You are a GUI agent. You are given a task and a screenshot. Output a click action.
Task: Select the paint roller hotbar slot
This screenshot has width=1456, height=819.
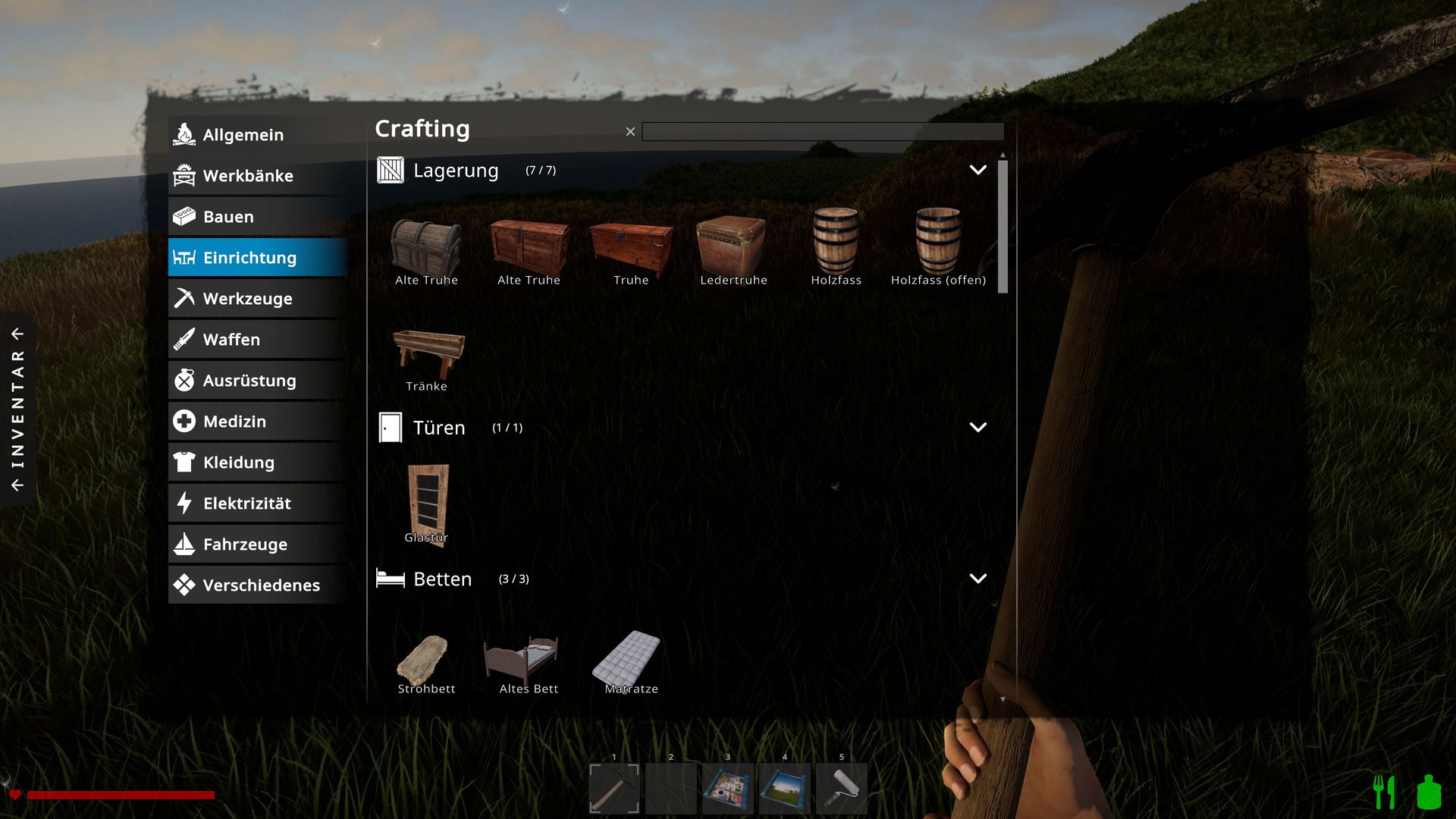842,789
